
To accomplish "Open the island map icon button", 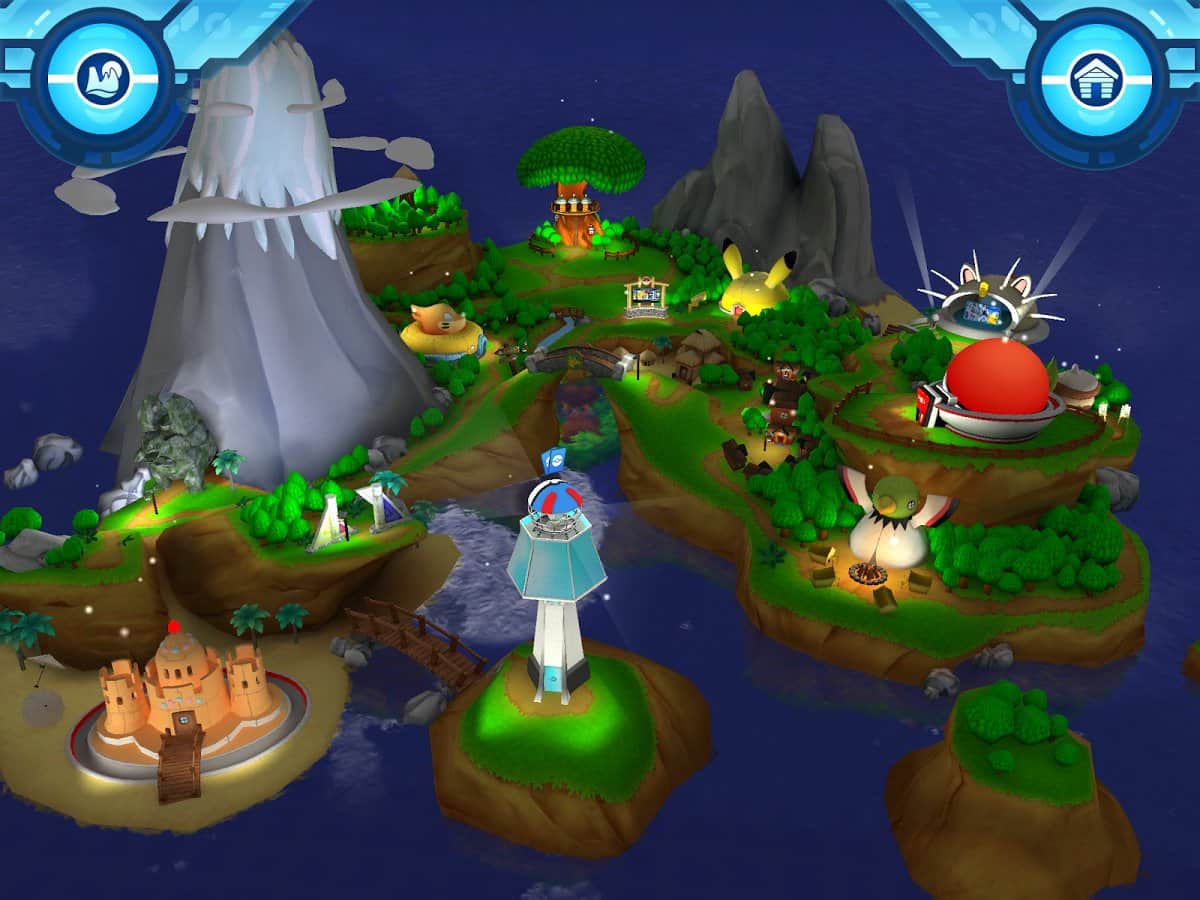I will [x=103, y=77].
